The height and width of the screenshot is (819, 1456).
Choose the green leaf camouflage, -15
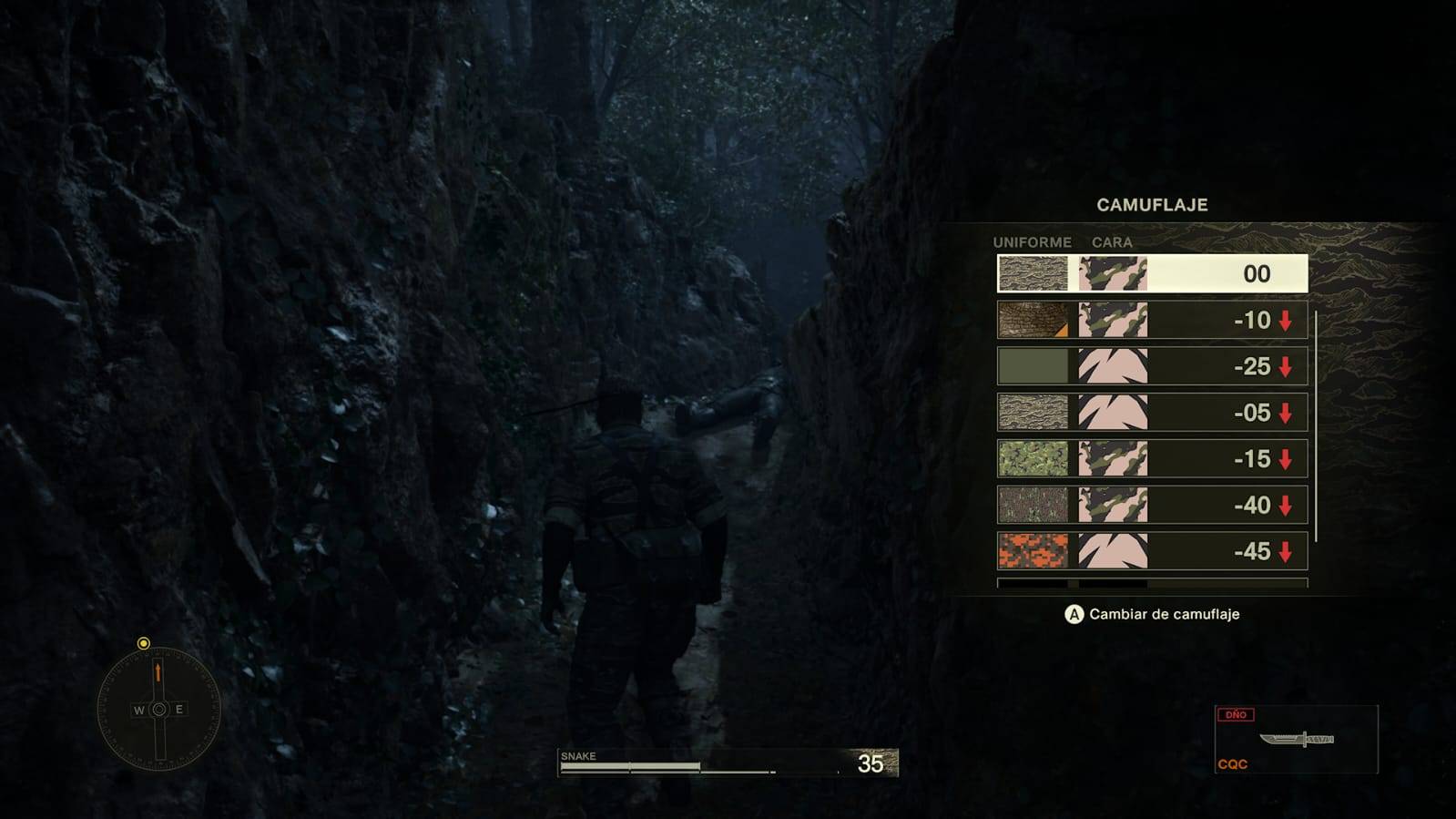click(1152, 458)
